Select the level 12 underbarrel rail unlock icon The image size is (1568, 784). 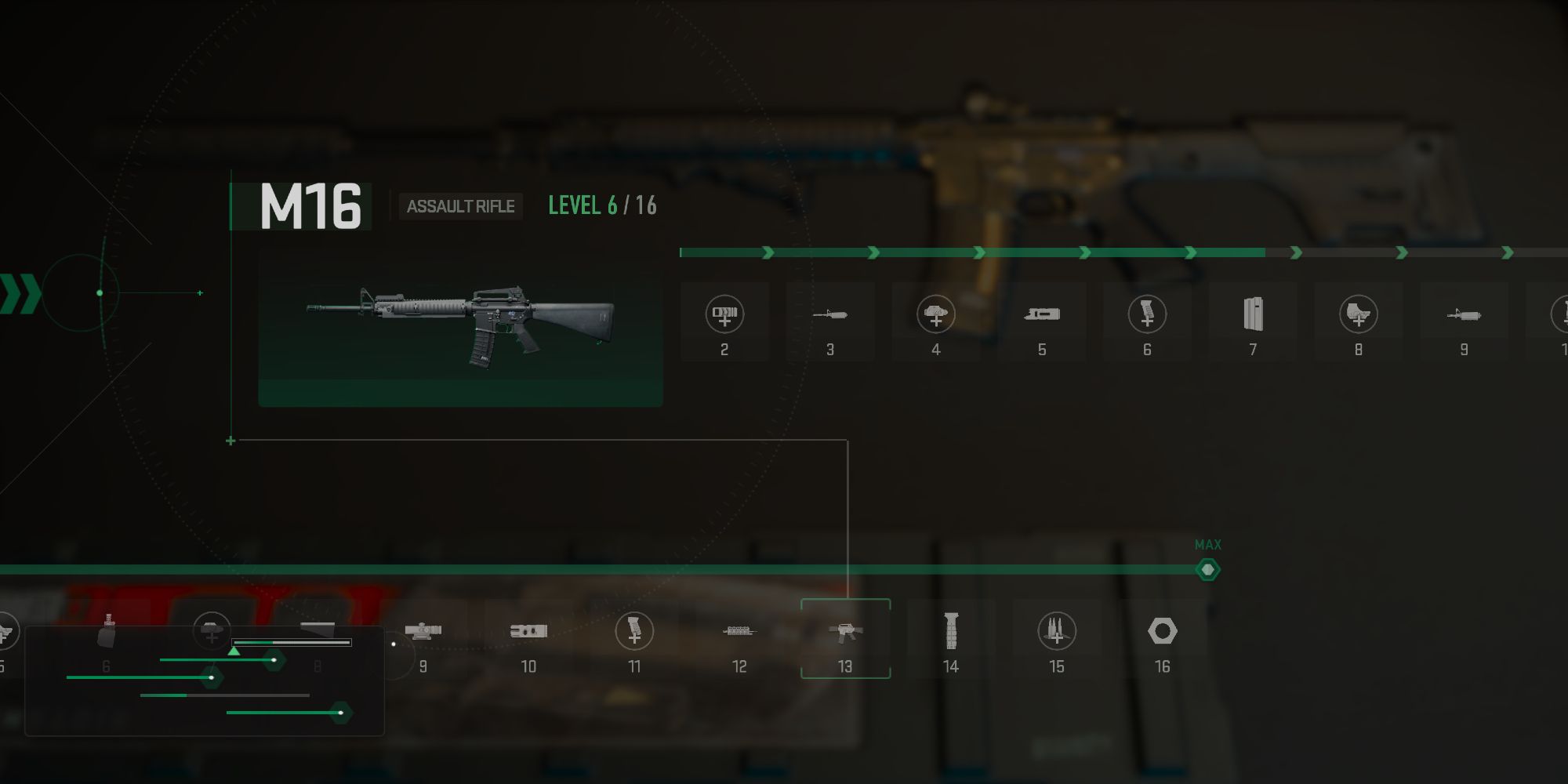(x=739, y=631)
